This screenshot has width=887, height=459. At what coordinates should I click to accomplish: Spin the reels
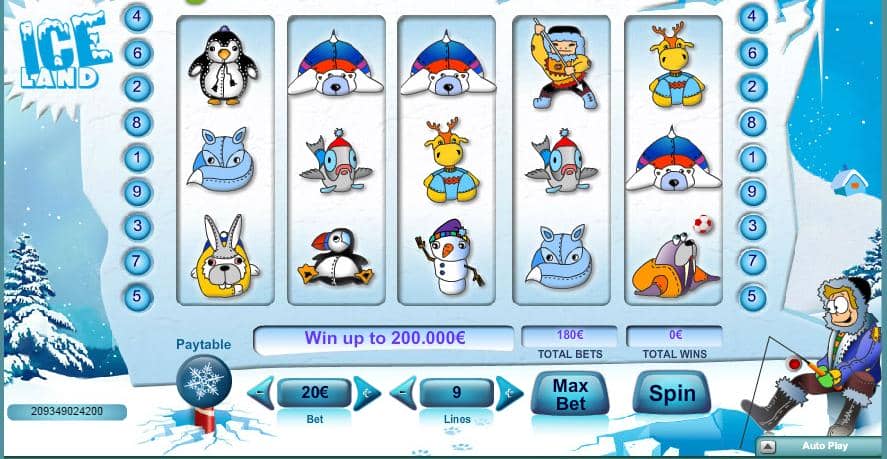[x=672, y=392]
